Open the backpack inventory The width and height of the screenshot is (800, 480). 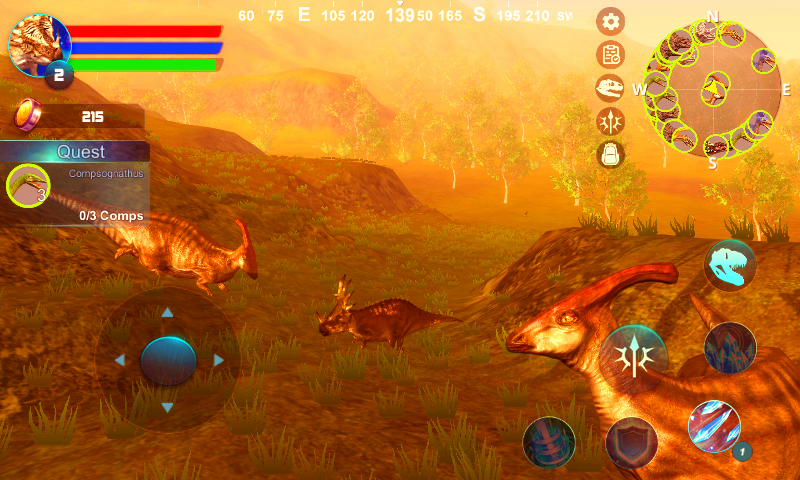[x=610, y=154]
